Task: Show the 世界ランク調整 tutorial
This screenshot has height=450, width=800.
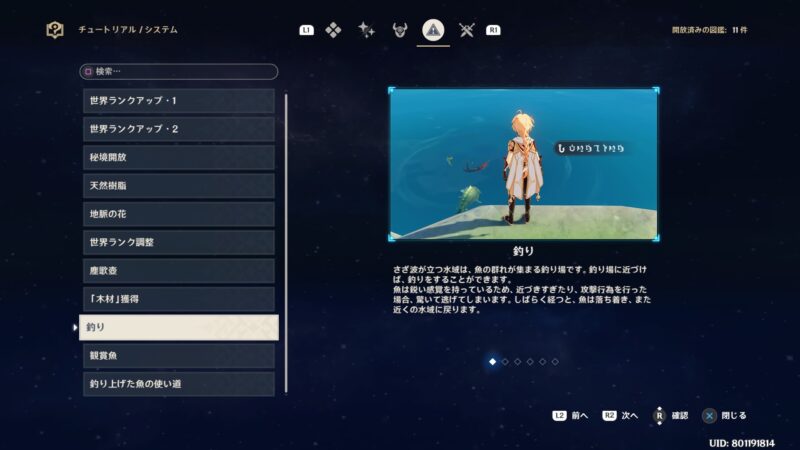Action: pos(178,242)
